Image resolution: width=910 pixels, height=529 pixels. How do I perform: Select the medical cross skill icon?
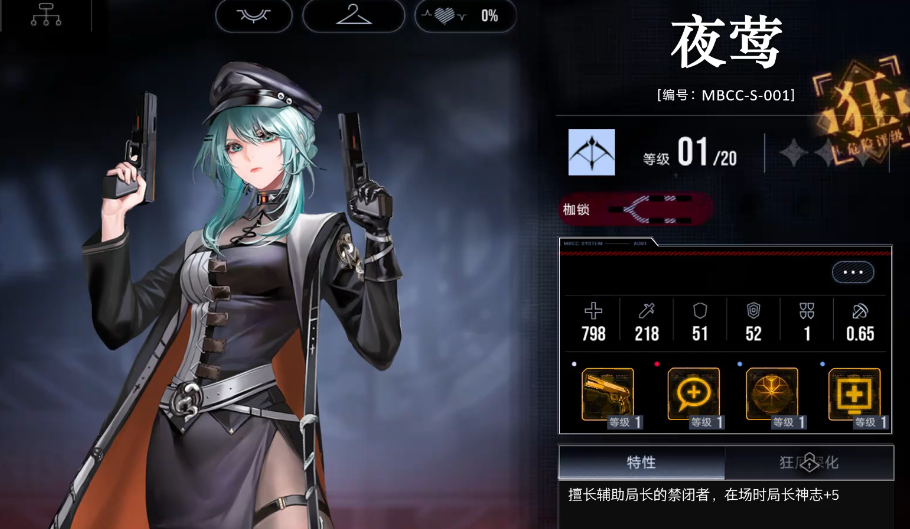[853, 393]
